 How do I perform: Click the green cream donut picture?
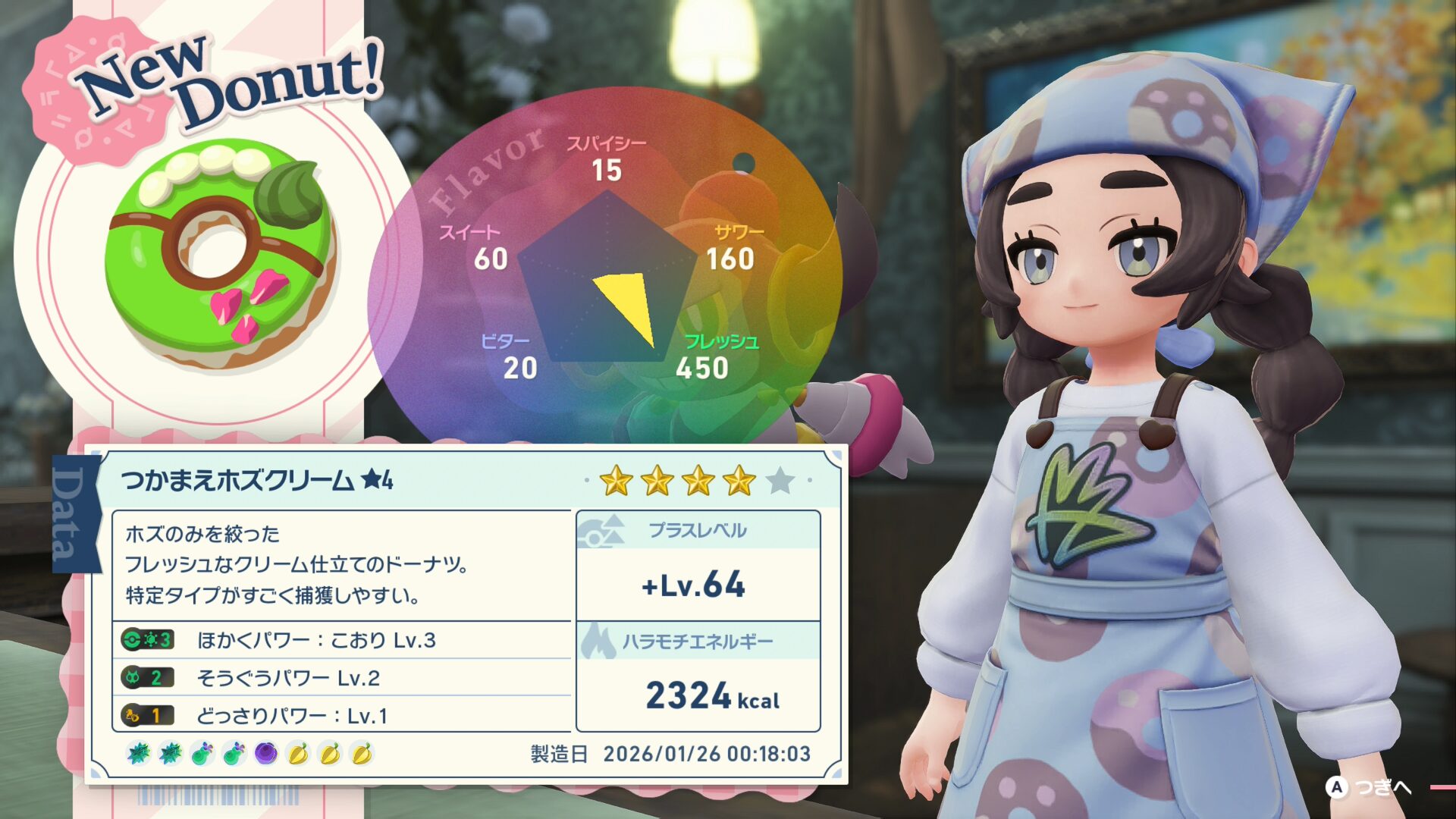[x=220, y=254]
